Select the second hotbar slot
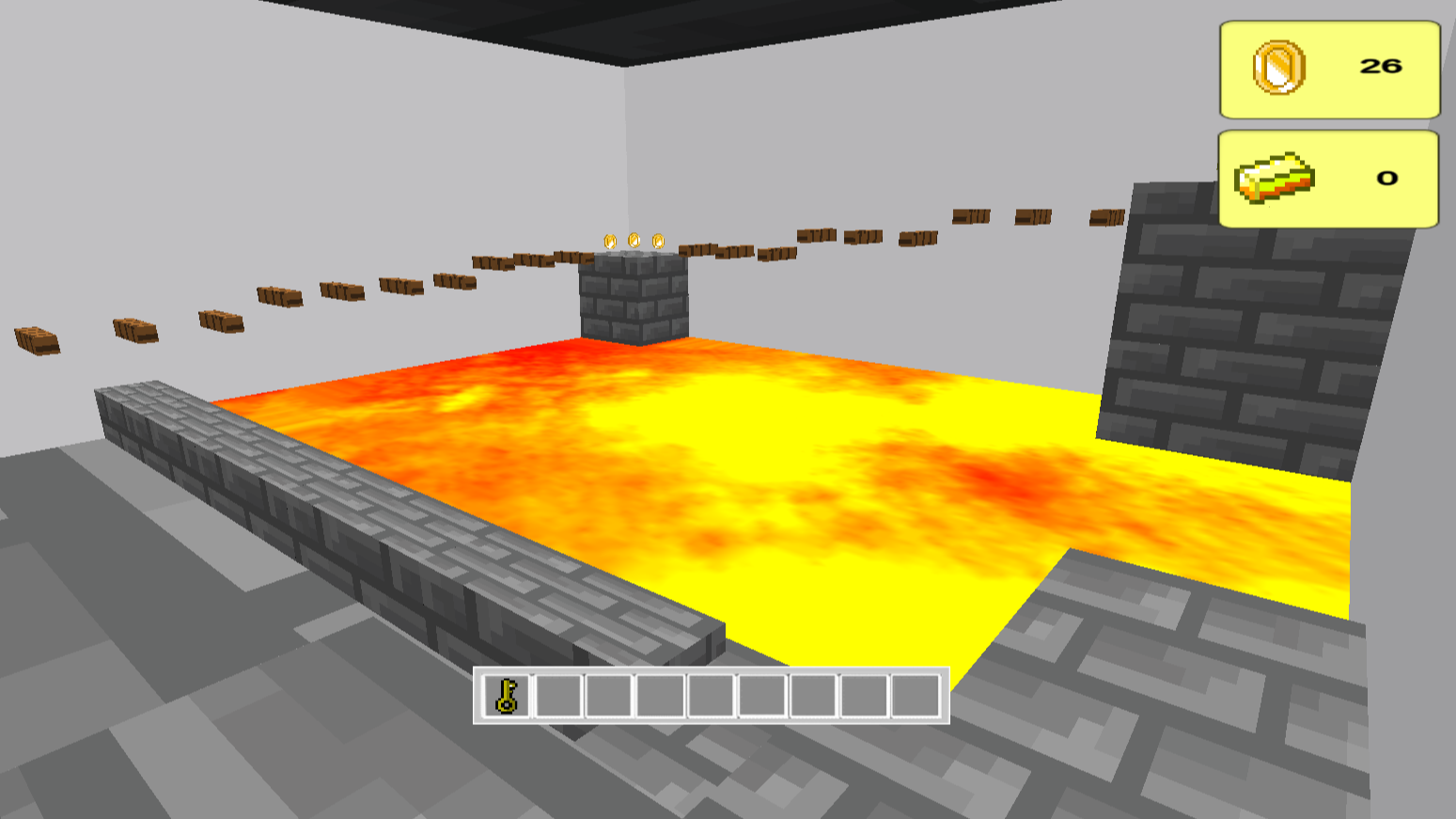Image resolution: width=1456 pixels, height=819 pixels. 556,698
